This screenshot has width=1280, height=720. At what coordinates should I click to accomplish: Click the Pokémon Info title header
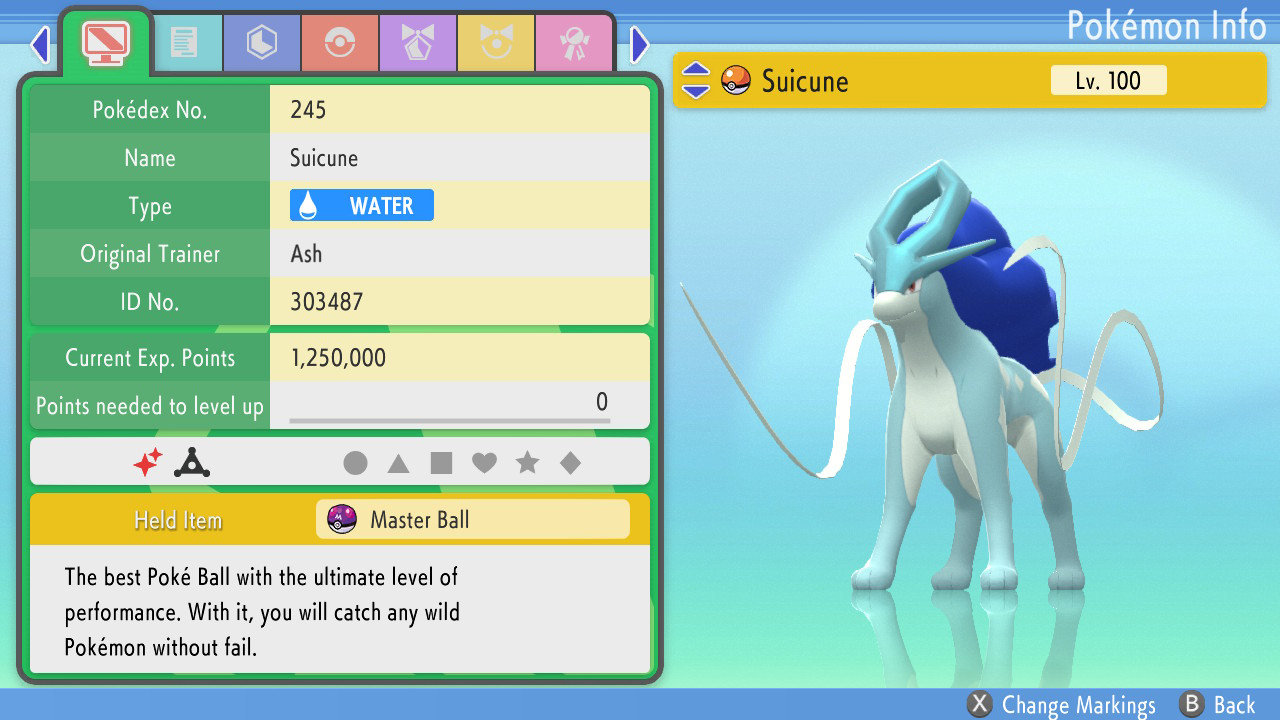pyautogui.click(x=1168, y=25)
